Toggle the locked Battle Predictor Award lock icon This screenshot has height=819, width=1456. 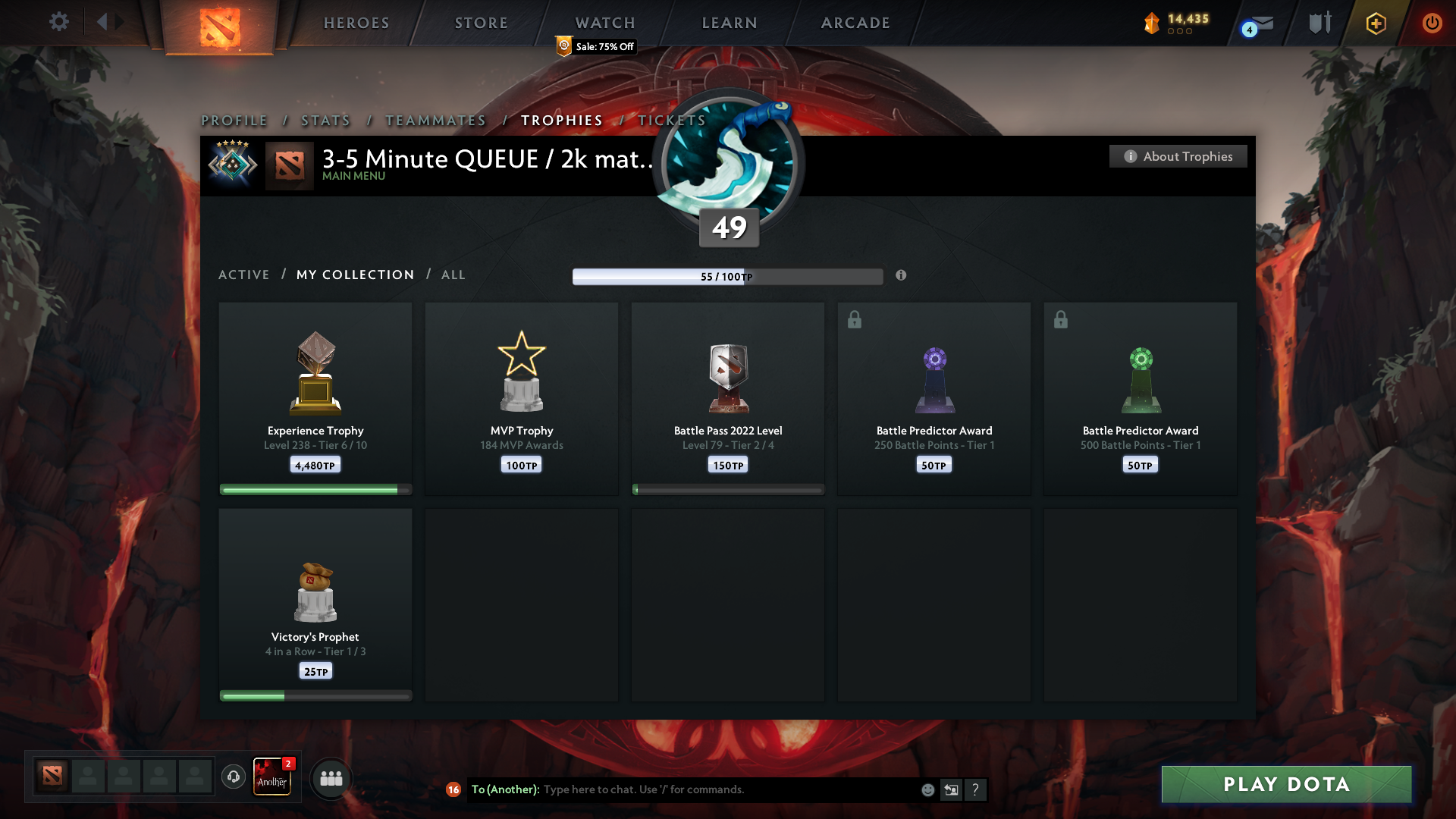[855, 319]
